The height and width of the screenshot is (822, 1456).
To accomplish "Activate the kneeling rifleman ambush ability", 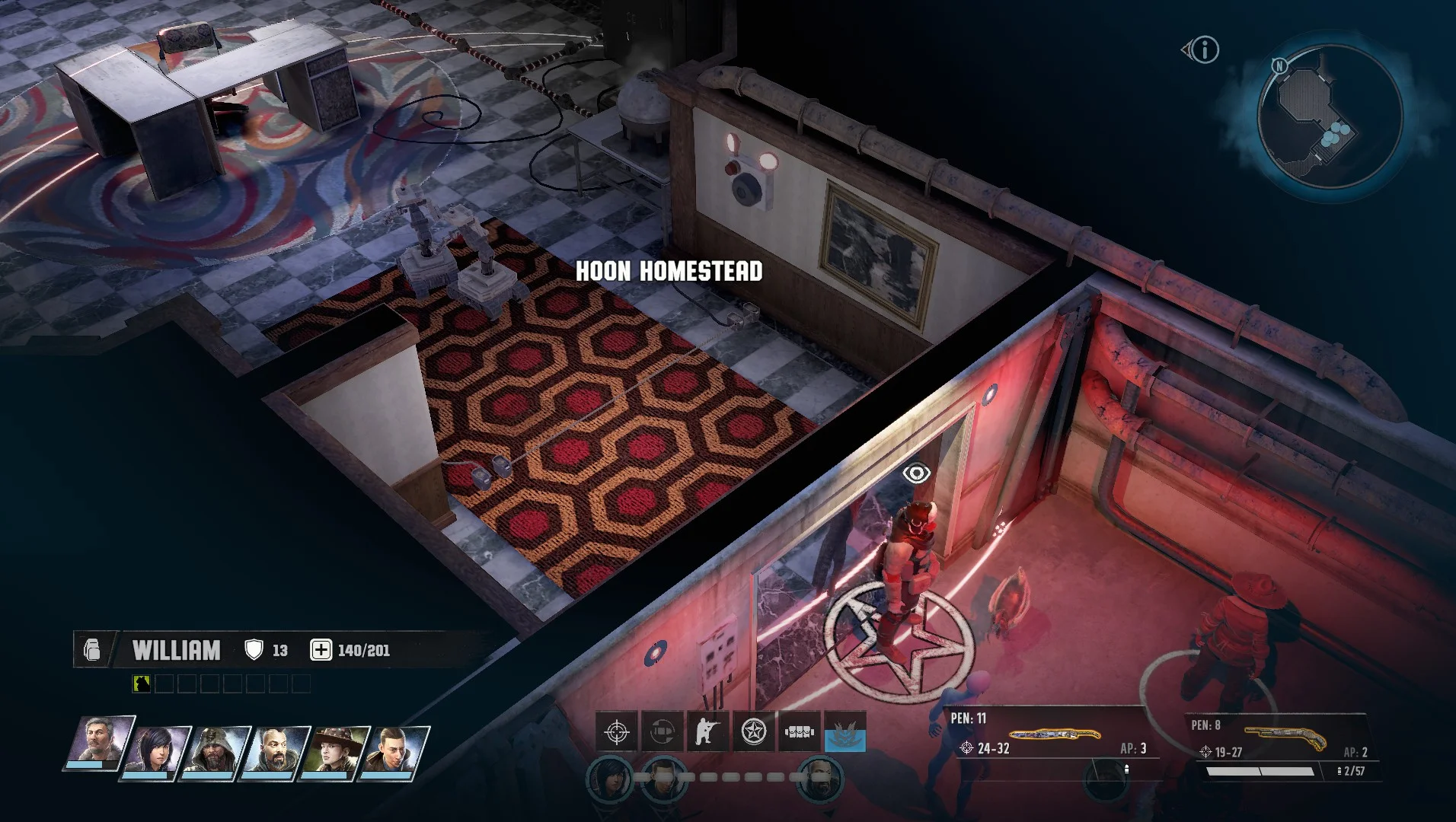I will 707,732.
